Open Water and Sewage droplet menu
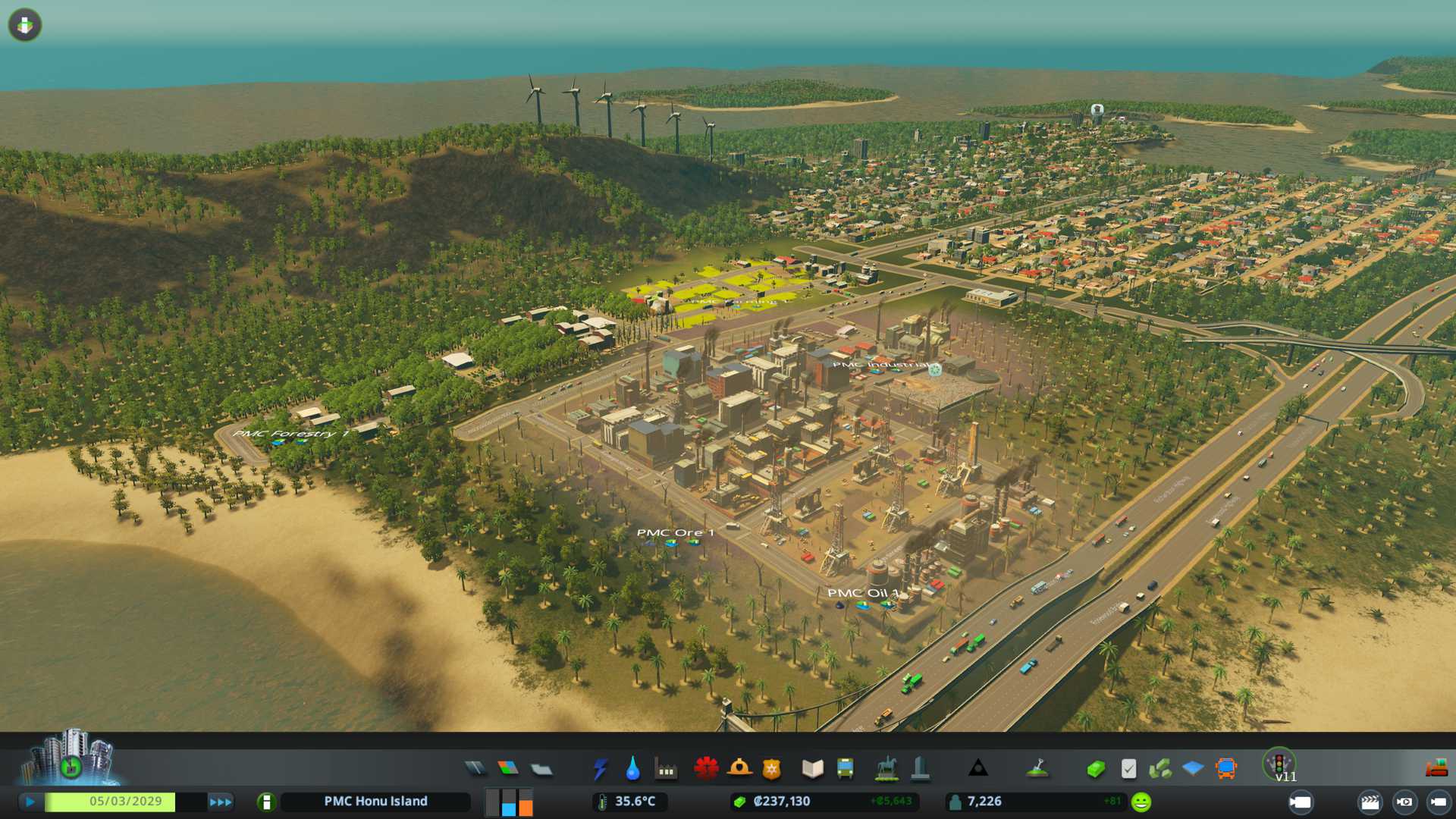The image size is (1456, 819). (x=632, y=769)
